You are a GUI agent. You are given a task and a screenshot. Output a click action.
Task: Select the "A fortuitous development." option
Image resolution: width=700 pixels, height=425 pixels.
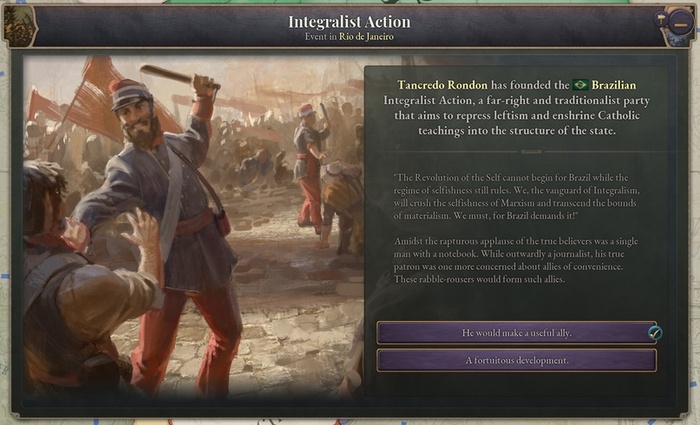pos(516,360)
